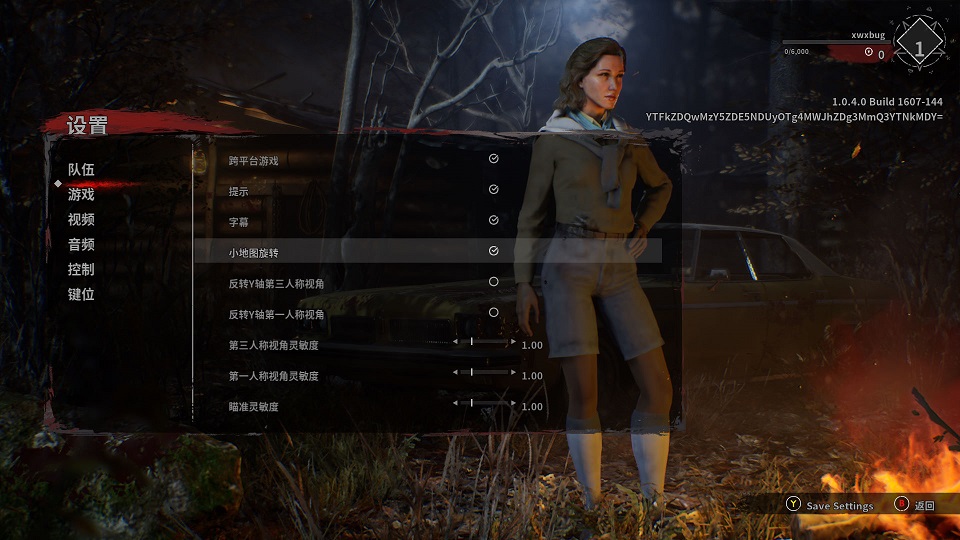This screenshot has height=540, width=960.
Task: Open the 队伍 settings section
Action: [81, 170]
